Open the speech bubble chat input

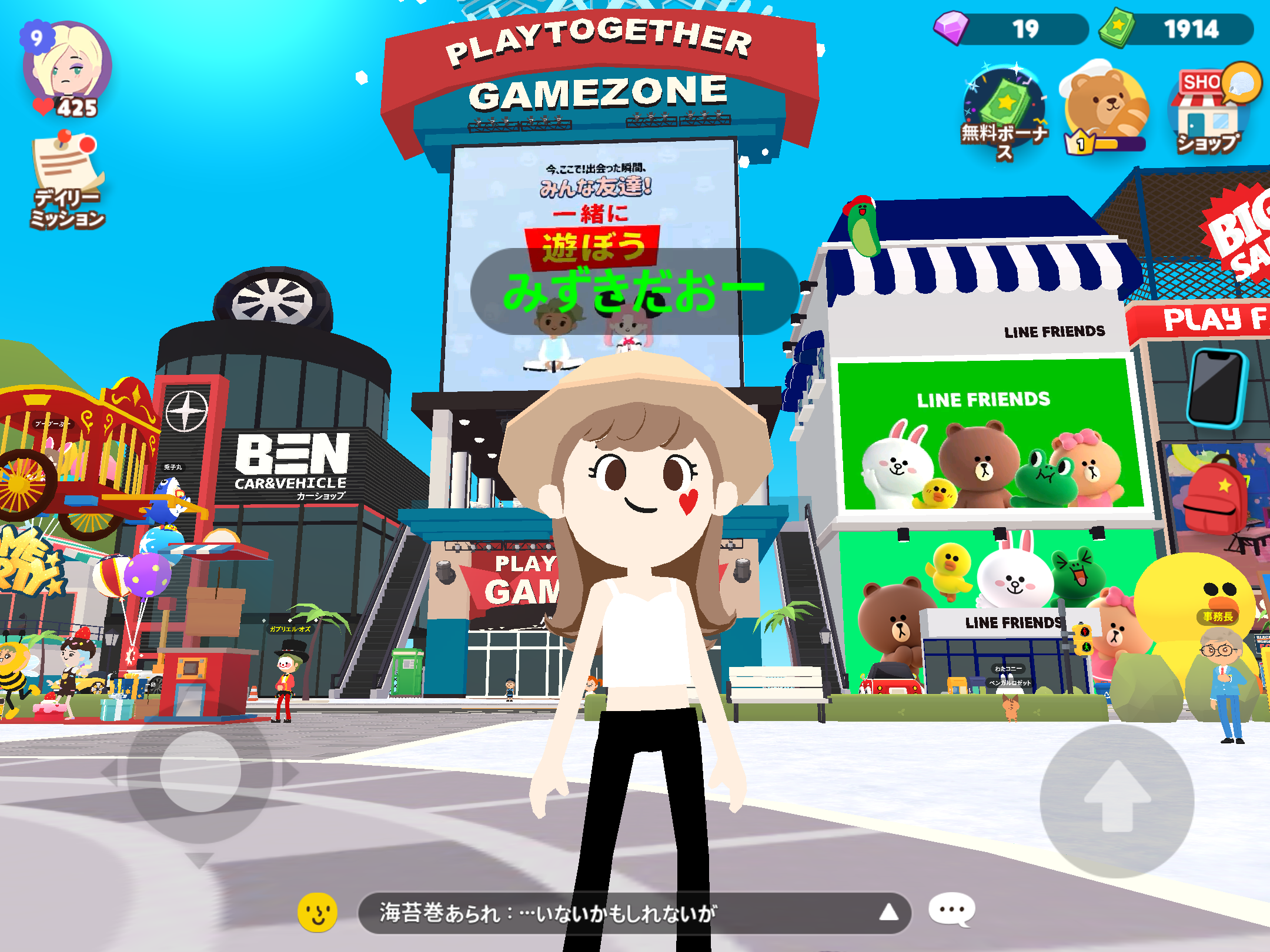pyautogui.click(x=951, y=910)
